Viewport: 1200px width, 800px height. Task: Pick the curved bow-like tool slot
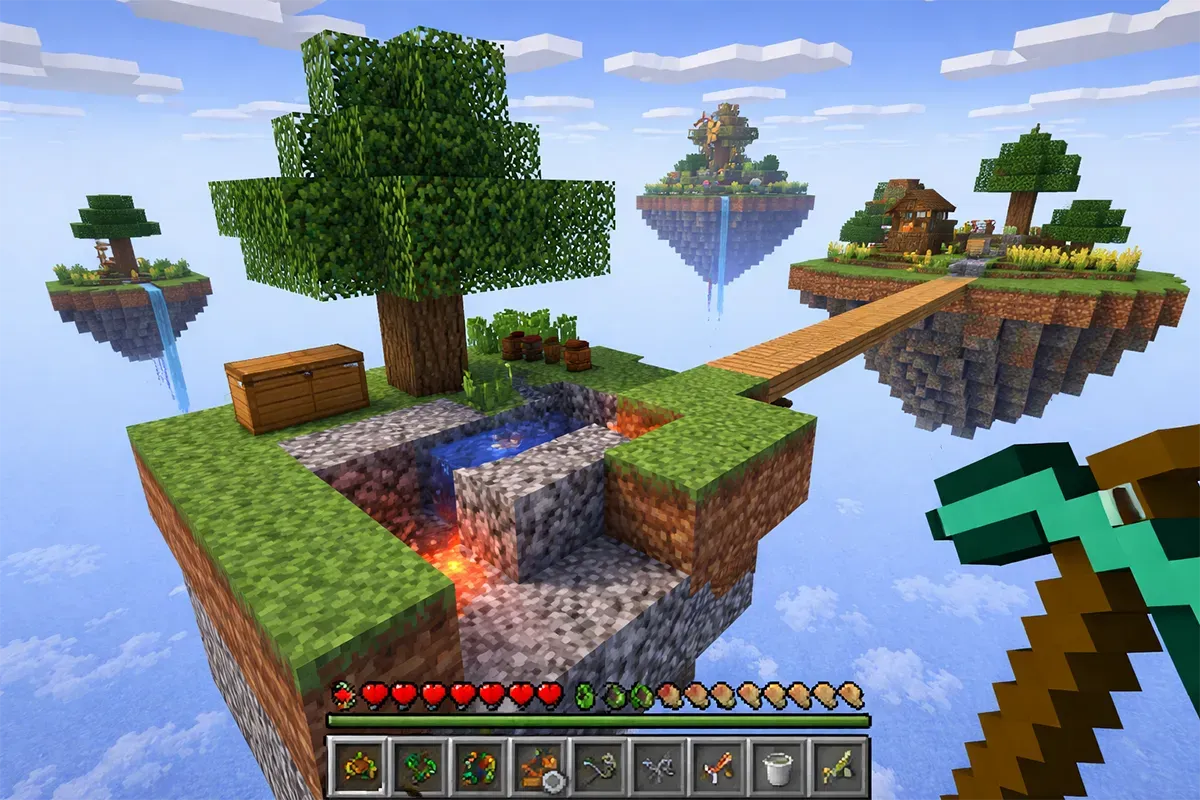pyautogui.click(x=597, y=766)
